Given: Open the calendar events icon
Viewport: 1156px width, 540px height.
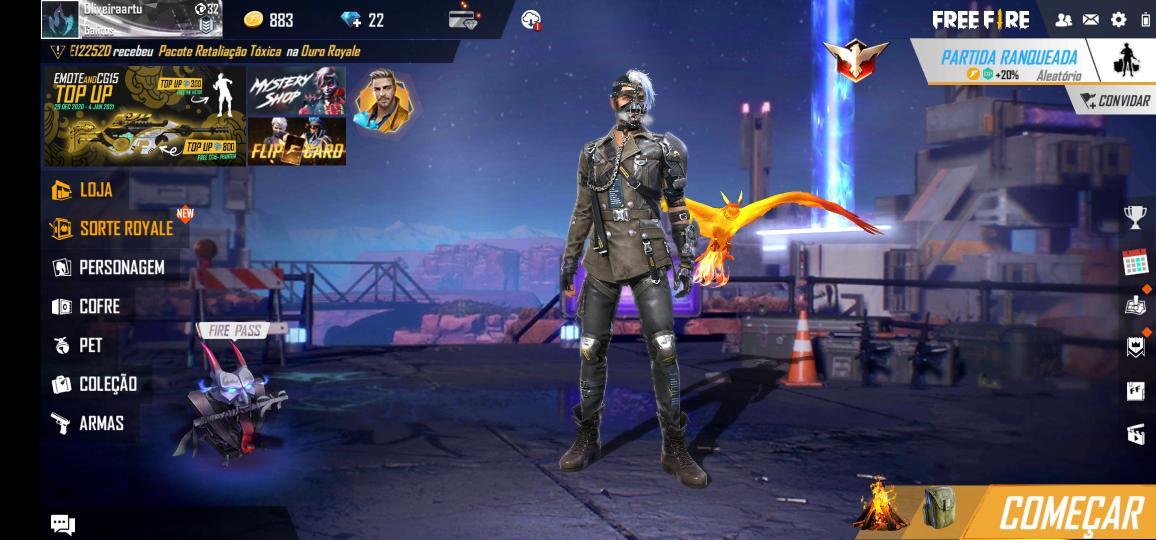Looking at the screenshot, I should [x=1135, y=262].
